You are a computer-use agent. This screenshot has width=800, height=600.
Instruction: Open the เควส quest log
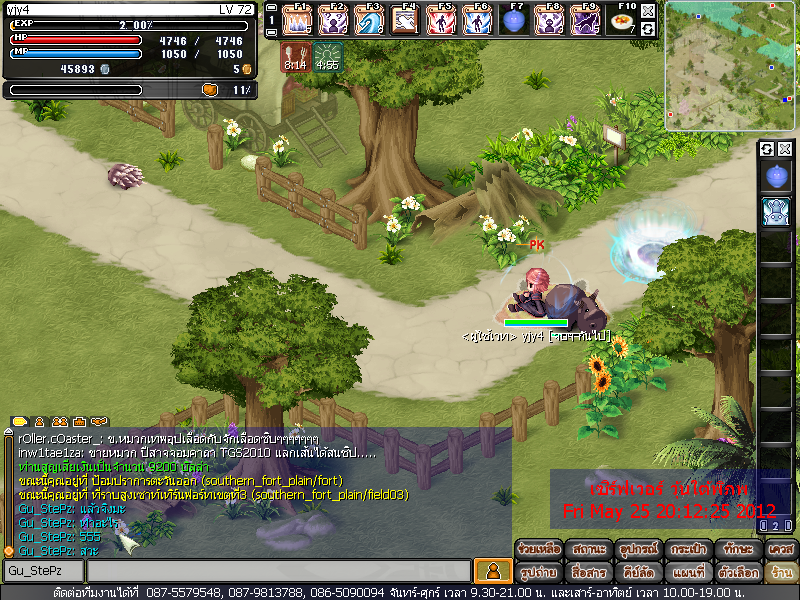coord(780,549)
